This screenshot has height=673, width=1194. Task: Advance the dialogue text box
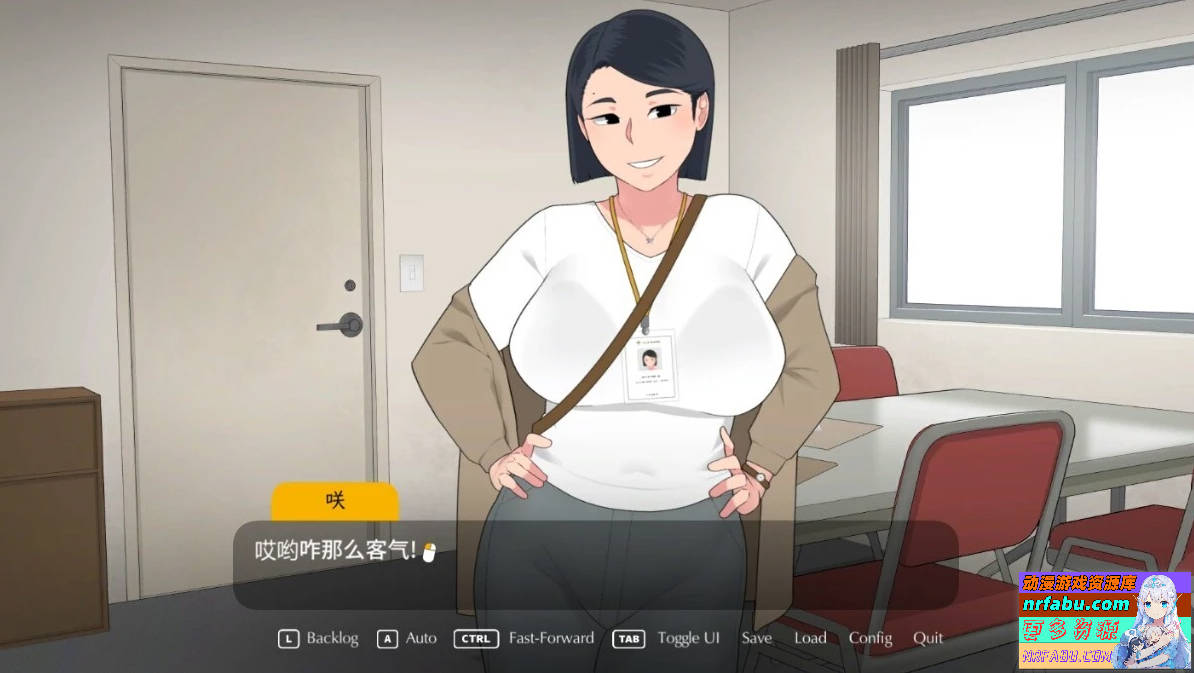click(x=595, y=565)
